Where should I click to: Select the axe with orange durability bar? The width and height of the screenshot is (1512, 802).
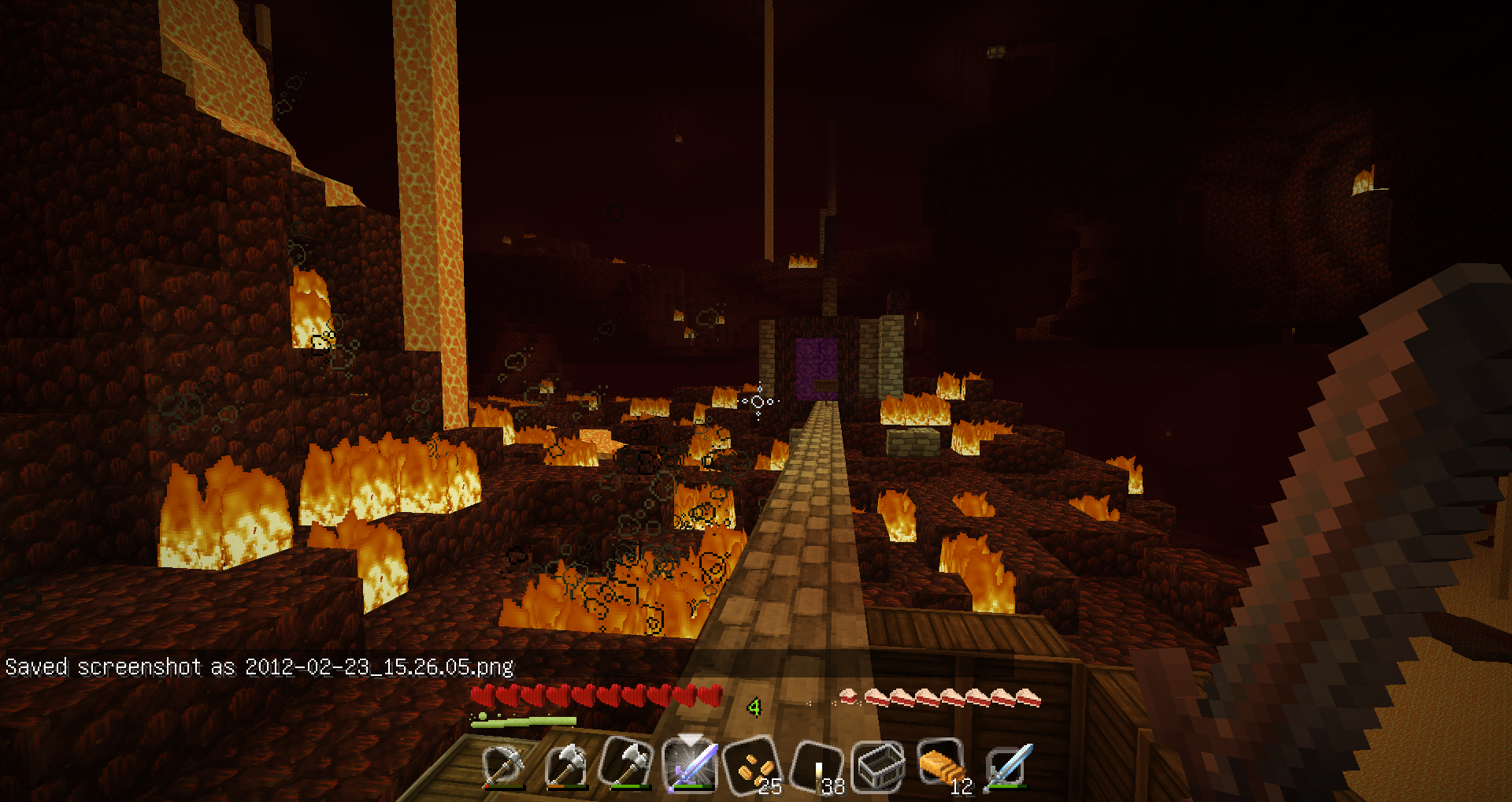click(567, 765)
